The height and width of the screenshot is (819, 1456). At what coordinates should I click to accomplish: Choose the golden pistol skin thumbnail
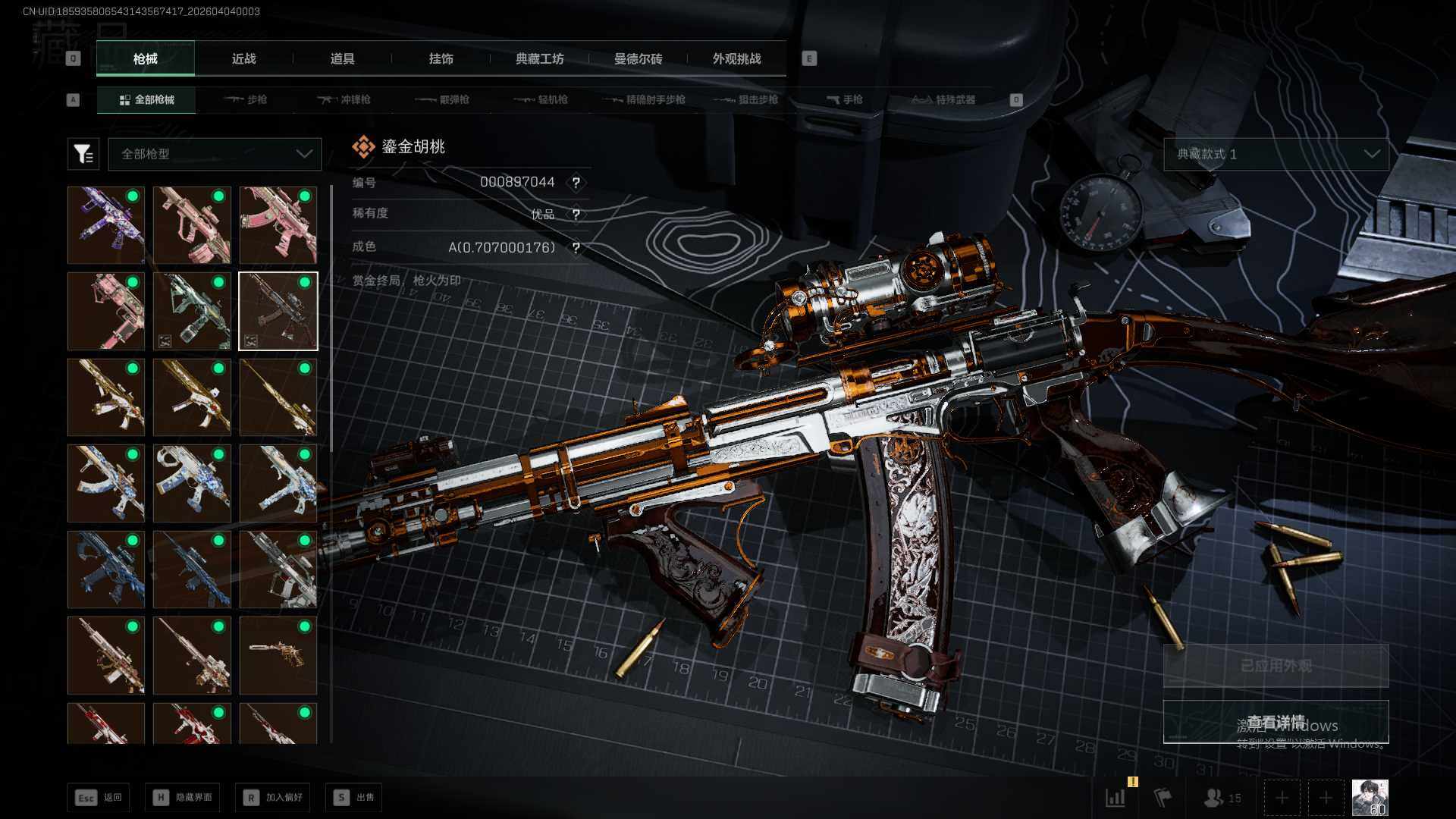278,655
